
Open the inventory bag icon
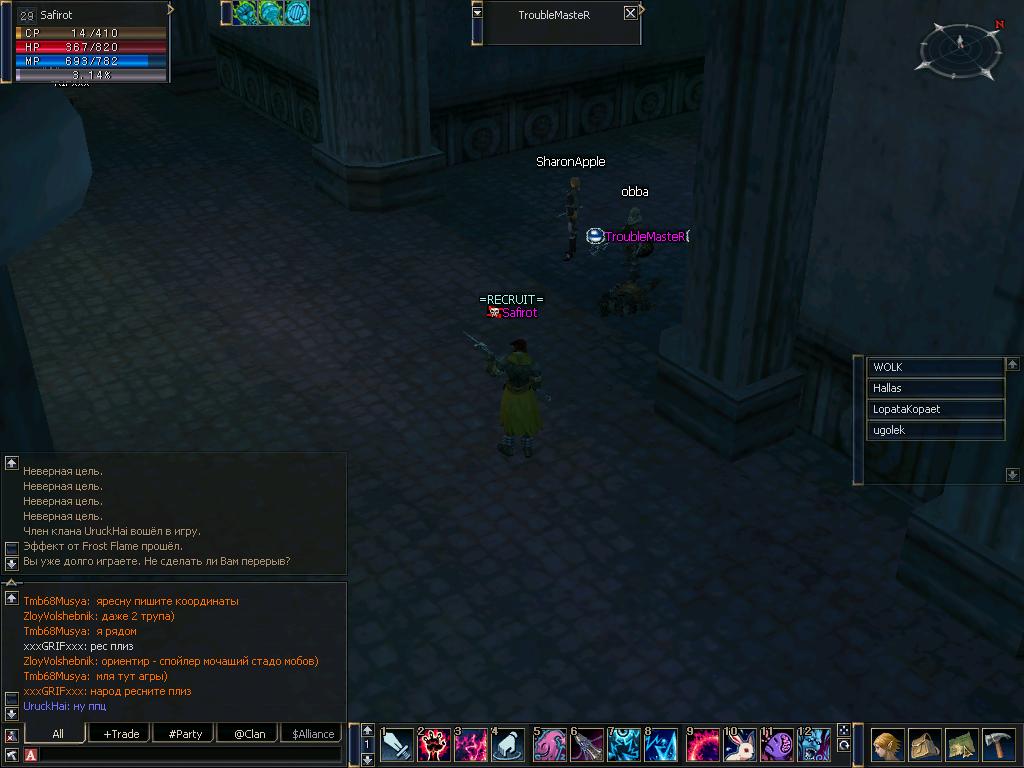(924, 745)
